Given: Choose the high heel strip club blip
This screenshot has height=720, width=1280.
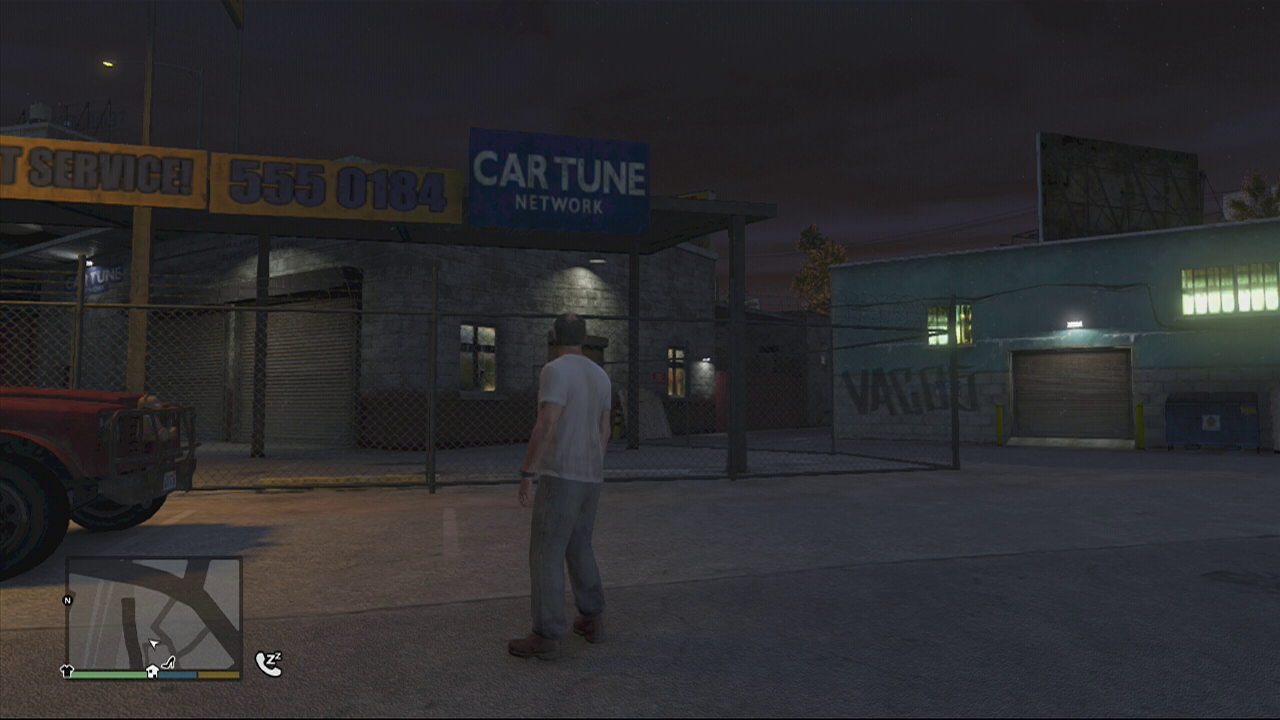Looking at the screenshot, I should (x=168, y=661).
